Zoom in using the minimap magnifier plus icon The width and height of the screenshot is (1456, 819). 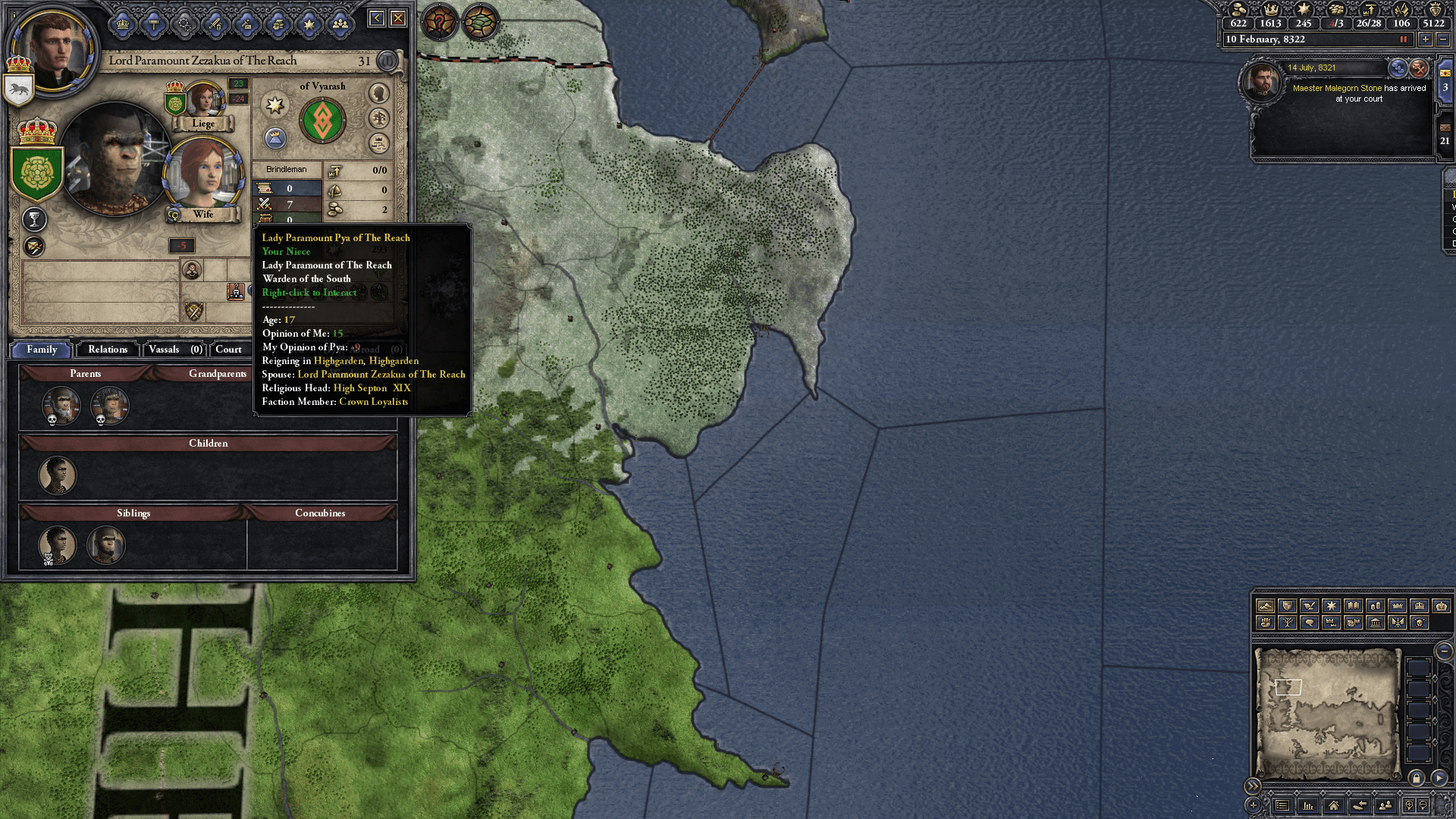click(x=1410, y=805)
